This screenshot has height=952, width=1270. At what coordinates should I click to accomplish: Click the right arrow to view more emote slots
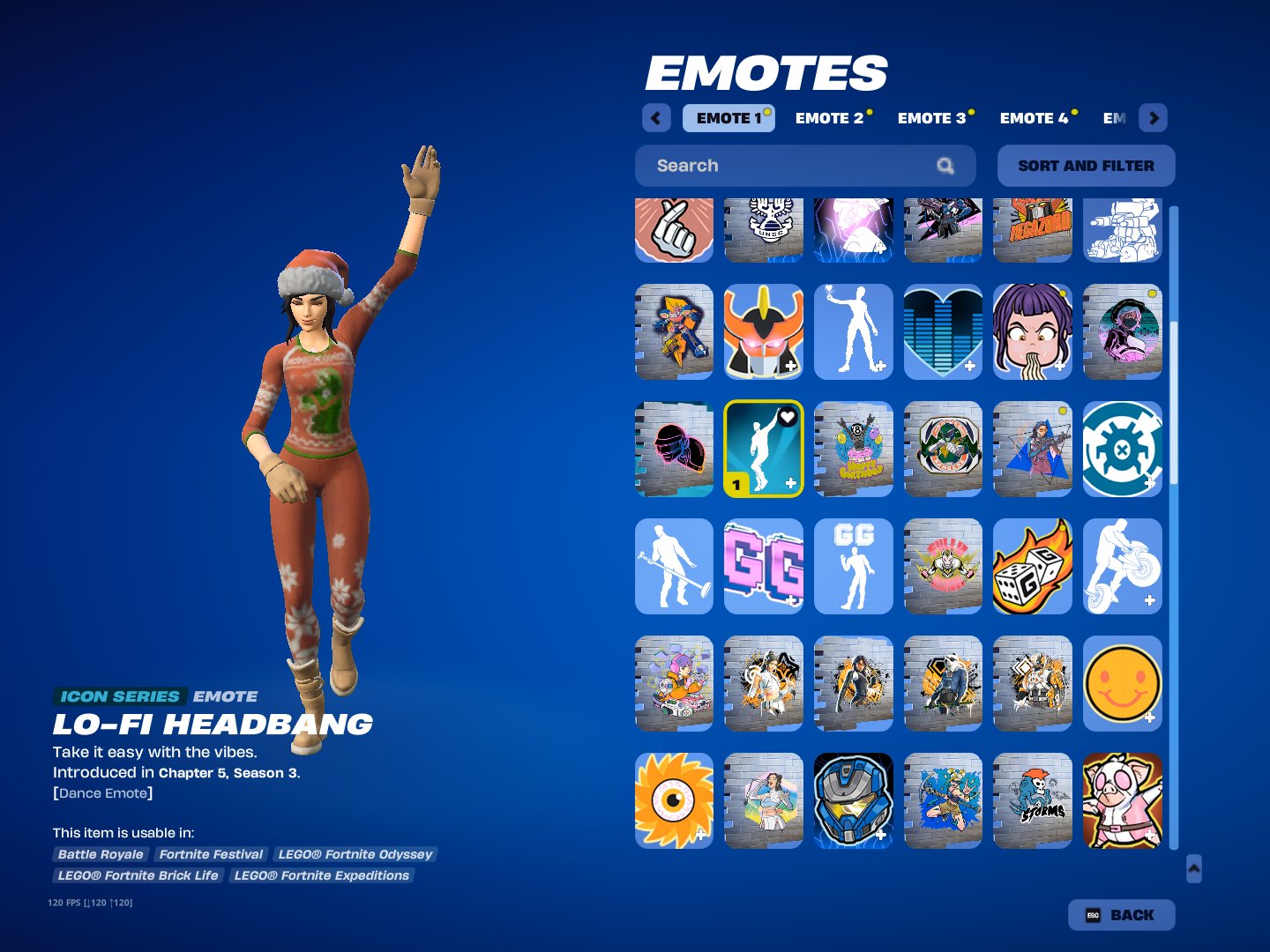click(1153, 117)
